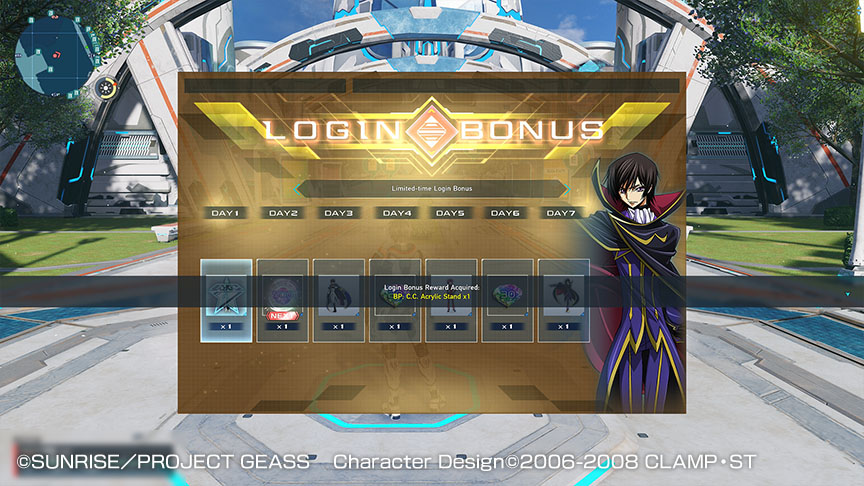Screen dimensions: 864x486
Task: Click the circular minimap
Action: point(57,57)
